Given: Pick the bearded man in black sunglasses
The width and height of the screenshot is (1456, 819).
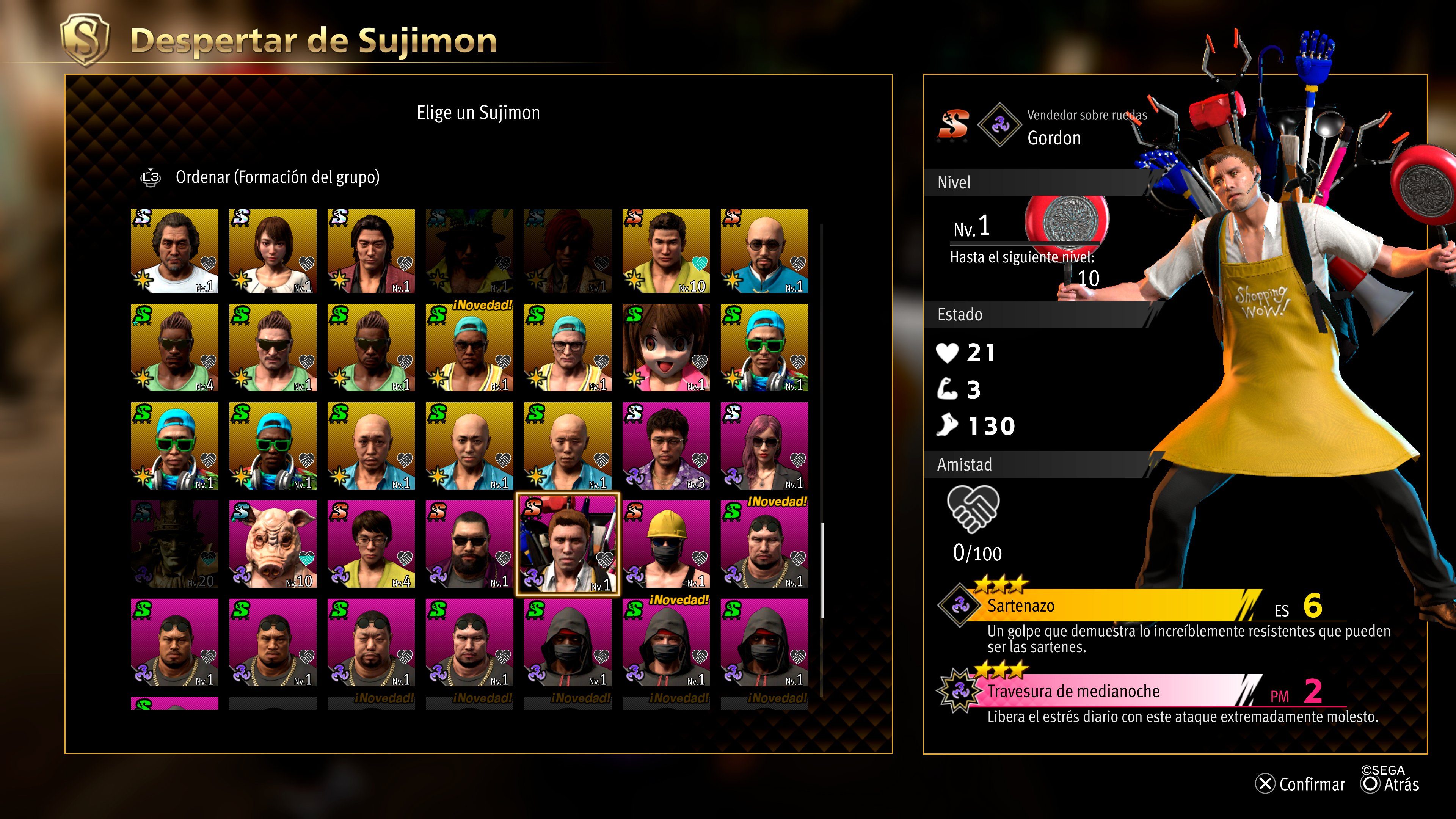Looking at the screenshot, I should (x=469, y=544).
